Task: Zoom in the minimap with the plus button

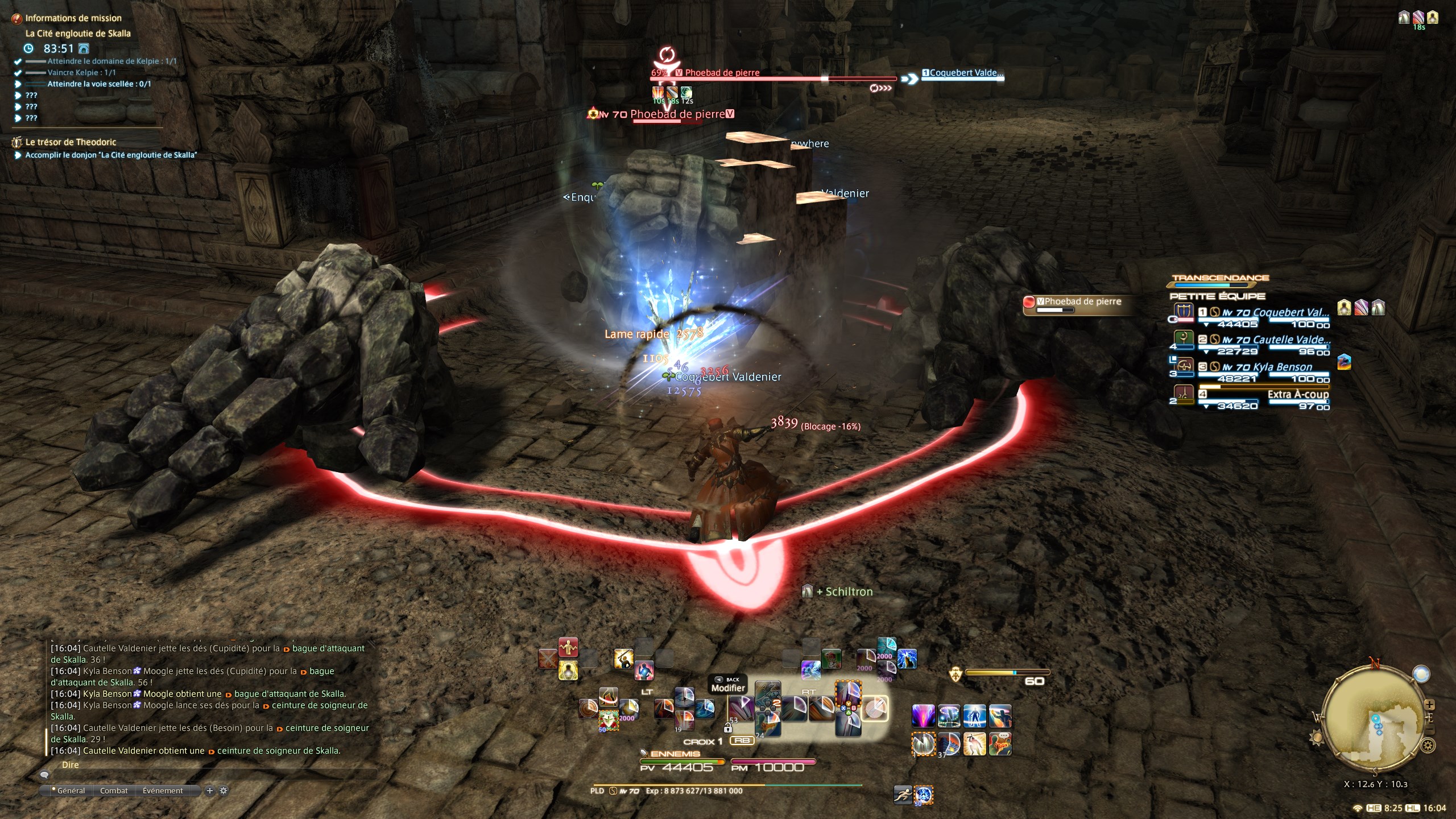Action: pyautogui.click(x=1429, y=705)
